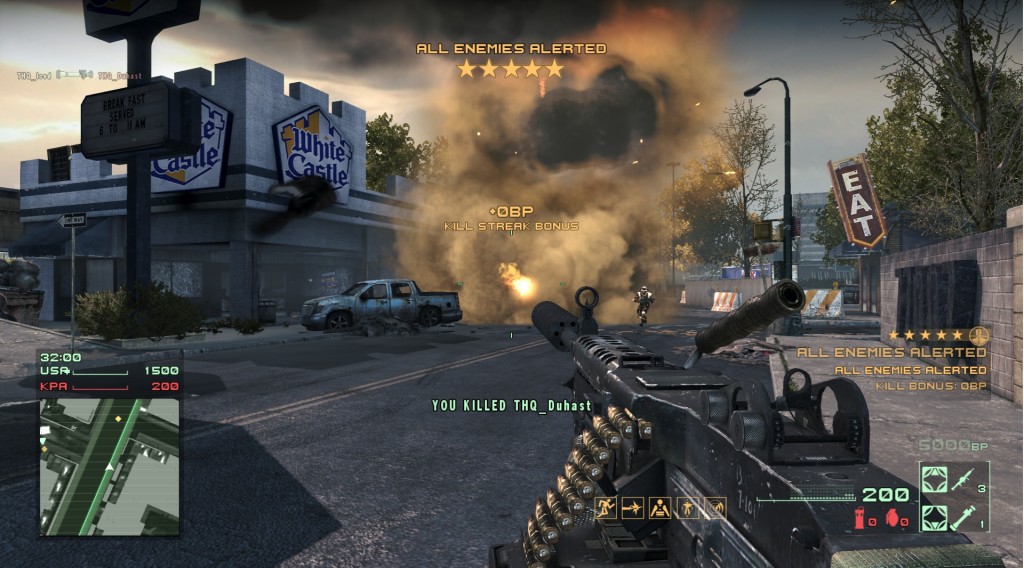
Task: Select the gun muzzle-flash perk icon
Action: tap(633, 508)
